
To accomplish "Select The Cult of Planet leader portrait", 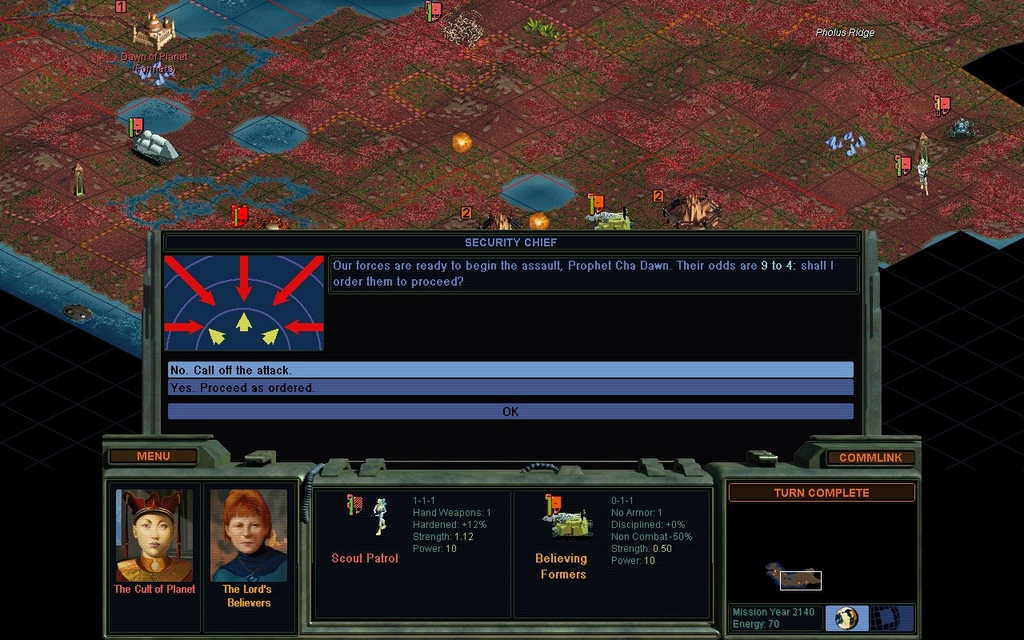I will pyautogui.click(x=154, y=535).
